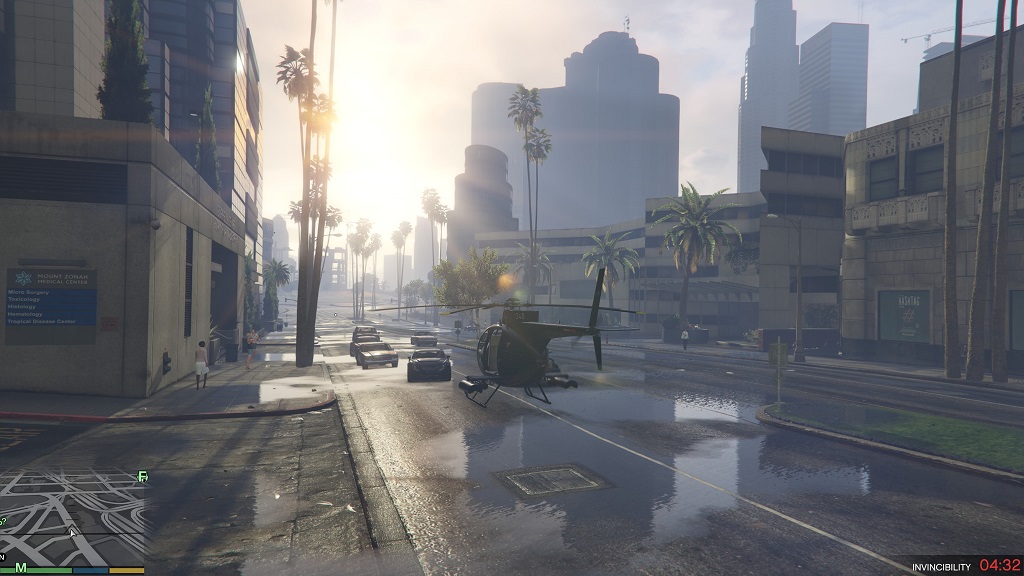Screen dimensions: 1024x576
Task: Click the north N compass marker
Action: [x=2, y=556]
